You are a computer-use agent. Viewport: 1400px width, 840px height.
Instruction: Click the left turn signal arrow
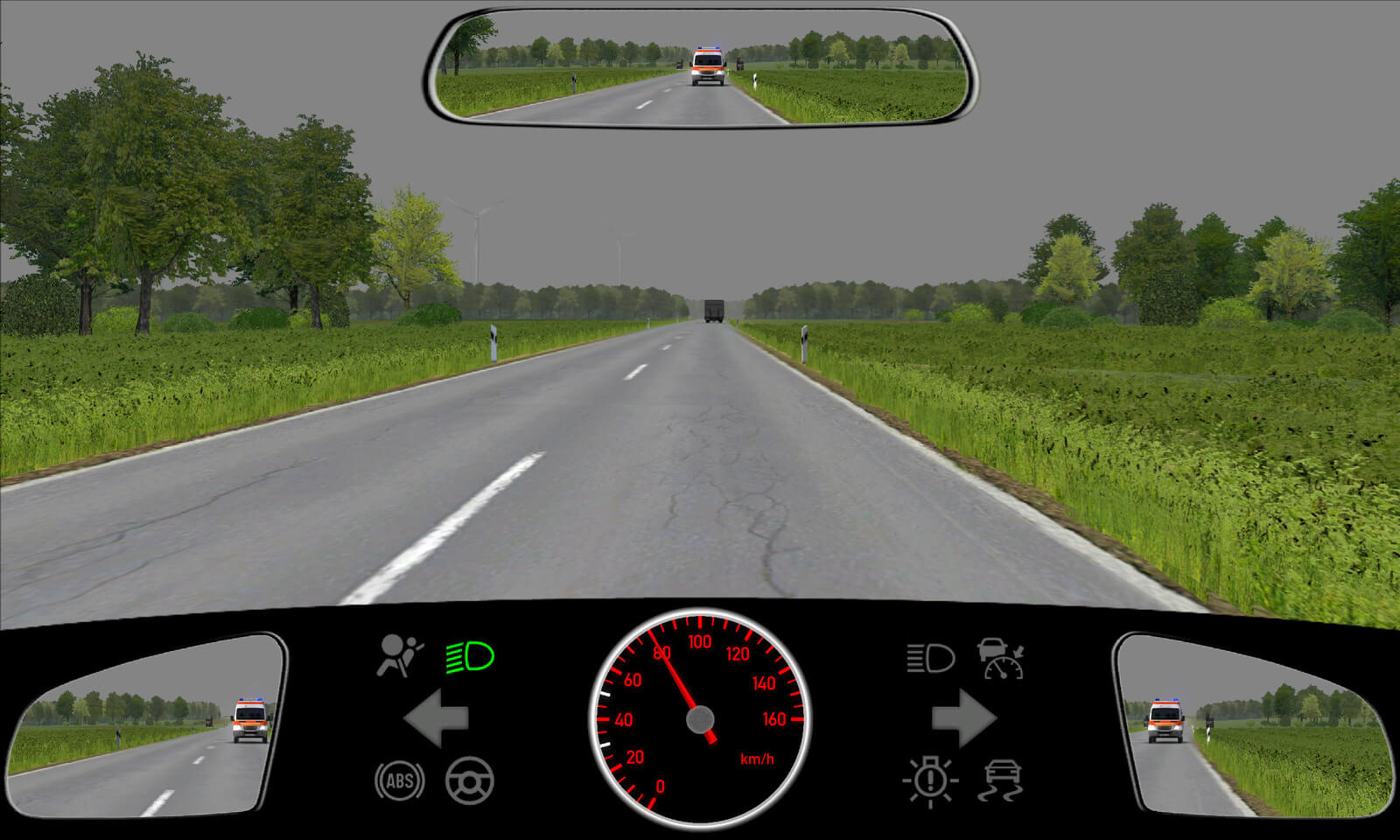point(437,717)
